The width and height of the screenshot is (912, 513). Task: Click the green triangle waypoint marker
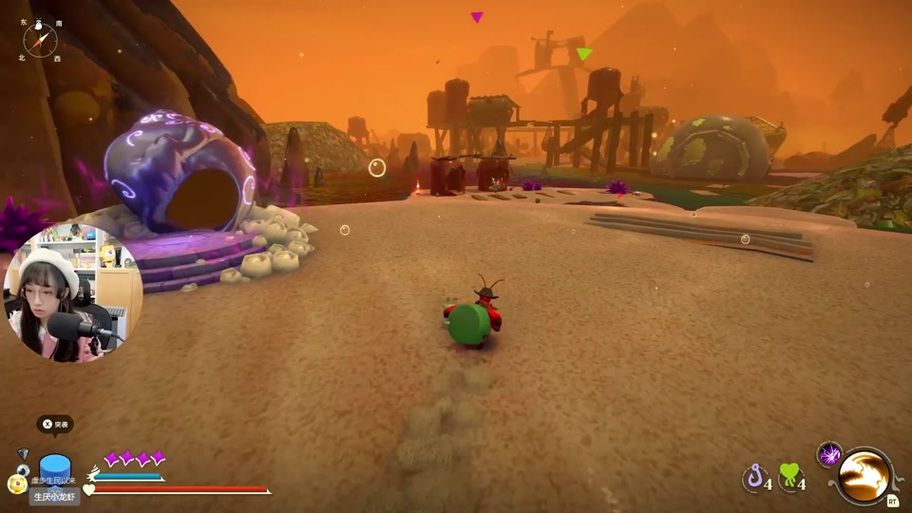click(584, 53)
